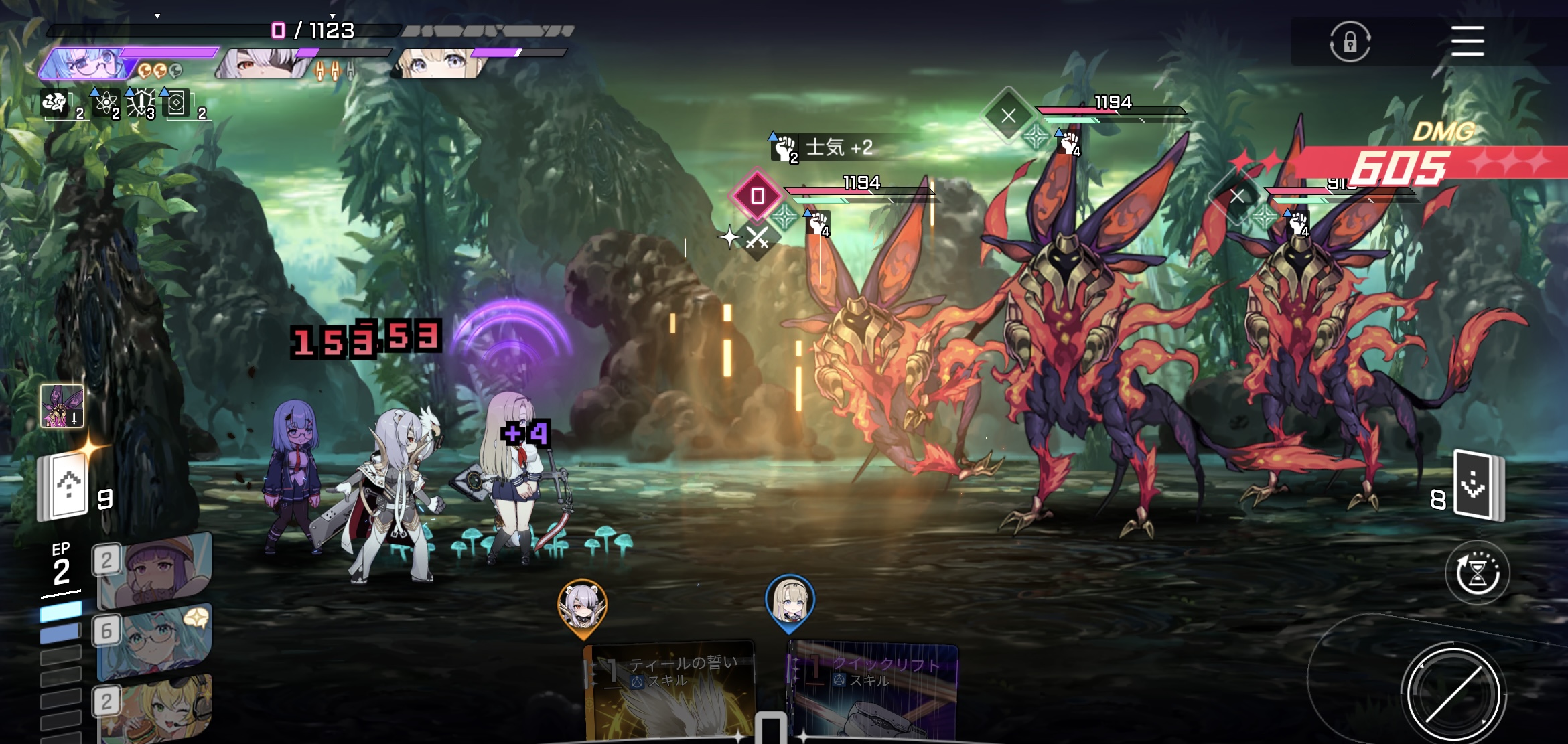This screenshot has width=1568, height=744.
Task: Tap the hourglass turn timer button
Action: pyautogui.click(x=1477, y=573)
